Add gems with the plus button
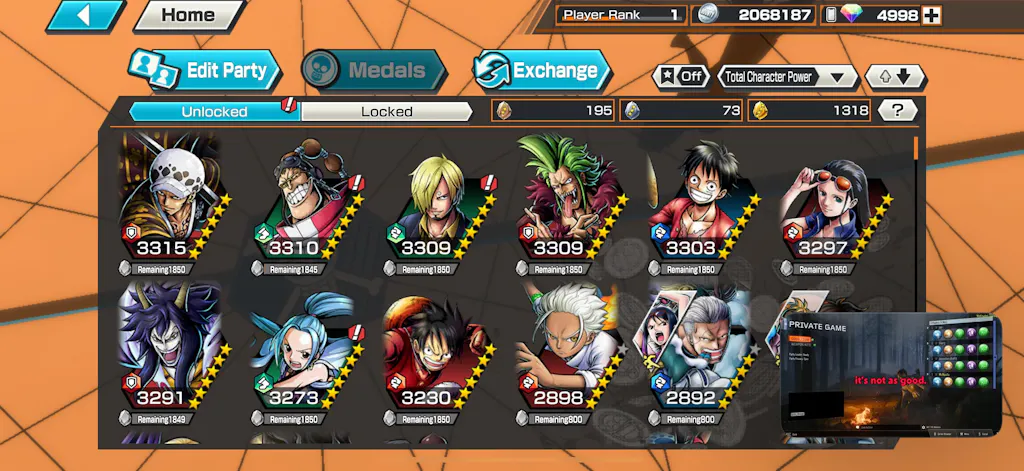Image resolution: width=1024 pixels, height=471 pixels. tap(931, 15)
